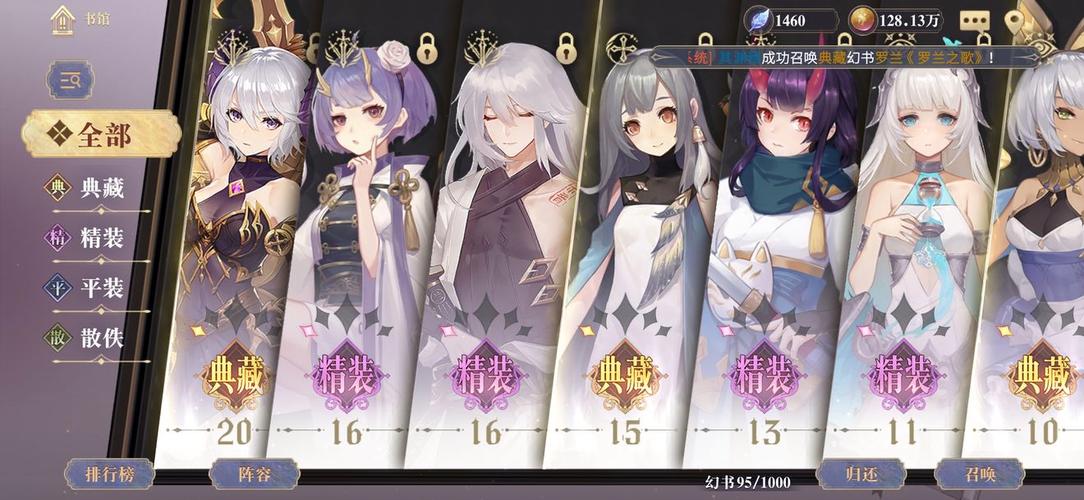Choose the 归还 return button
This screenshot has height=500, width=1084.
[861, 474]
